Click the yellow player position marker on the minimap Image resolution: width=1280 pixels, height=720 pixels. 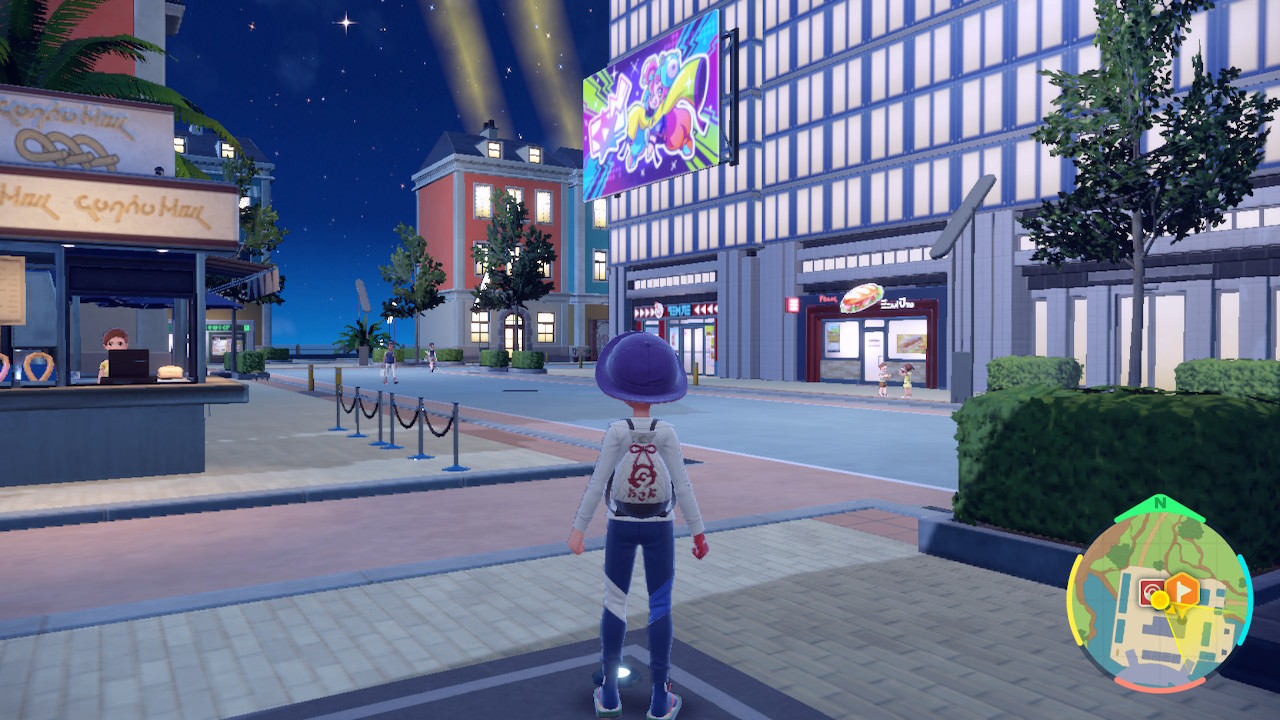[1159, 601]
